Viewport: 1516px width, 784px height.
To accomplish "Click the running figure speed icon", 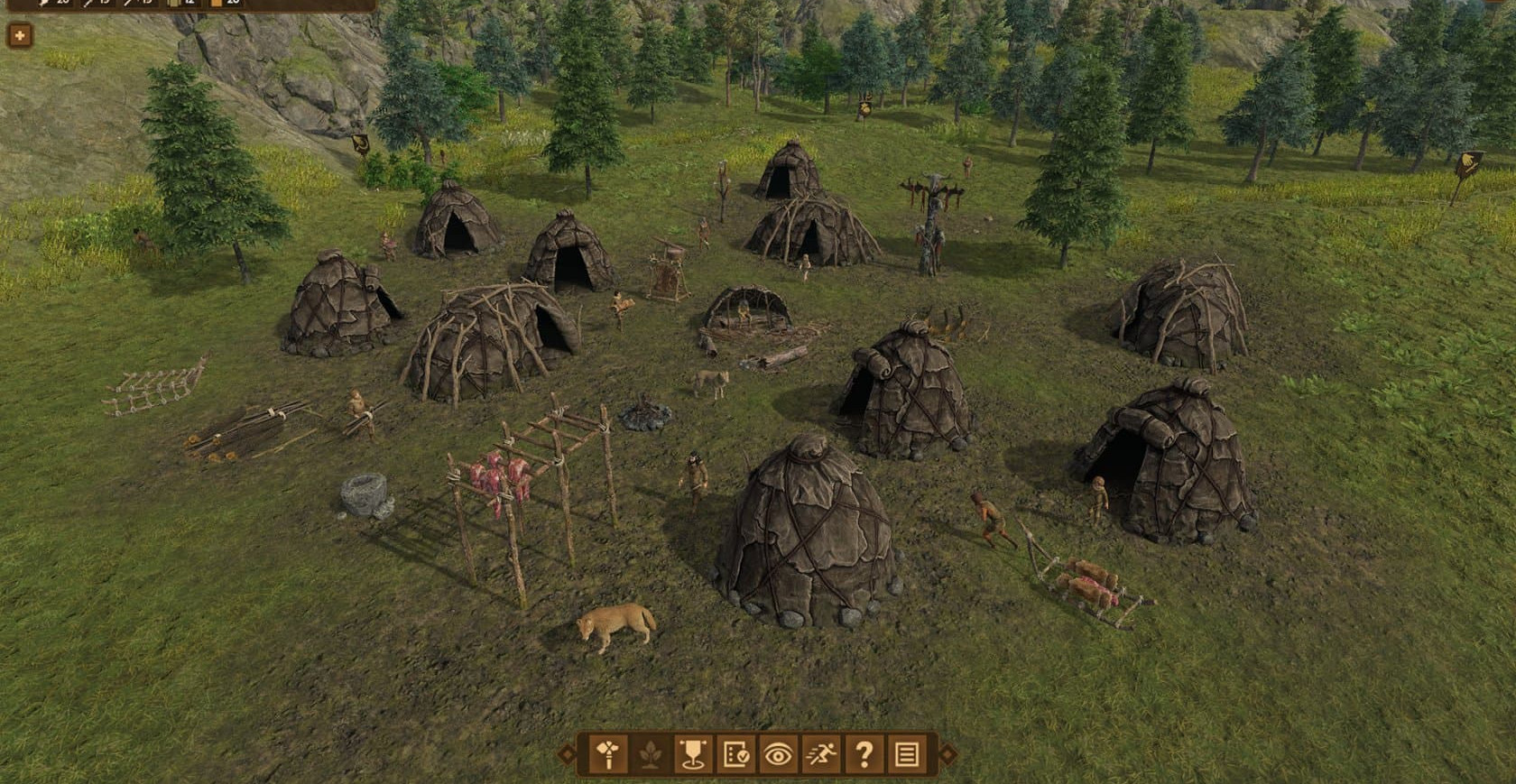I will pos(820,754).
